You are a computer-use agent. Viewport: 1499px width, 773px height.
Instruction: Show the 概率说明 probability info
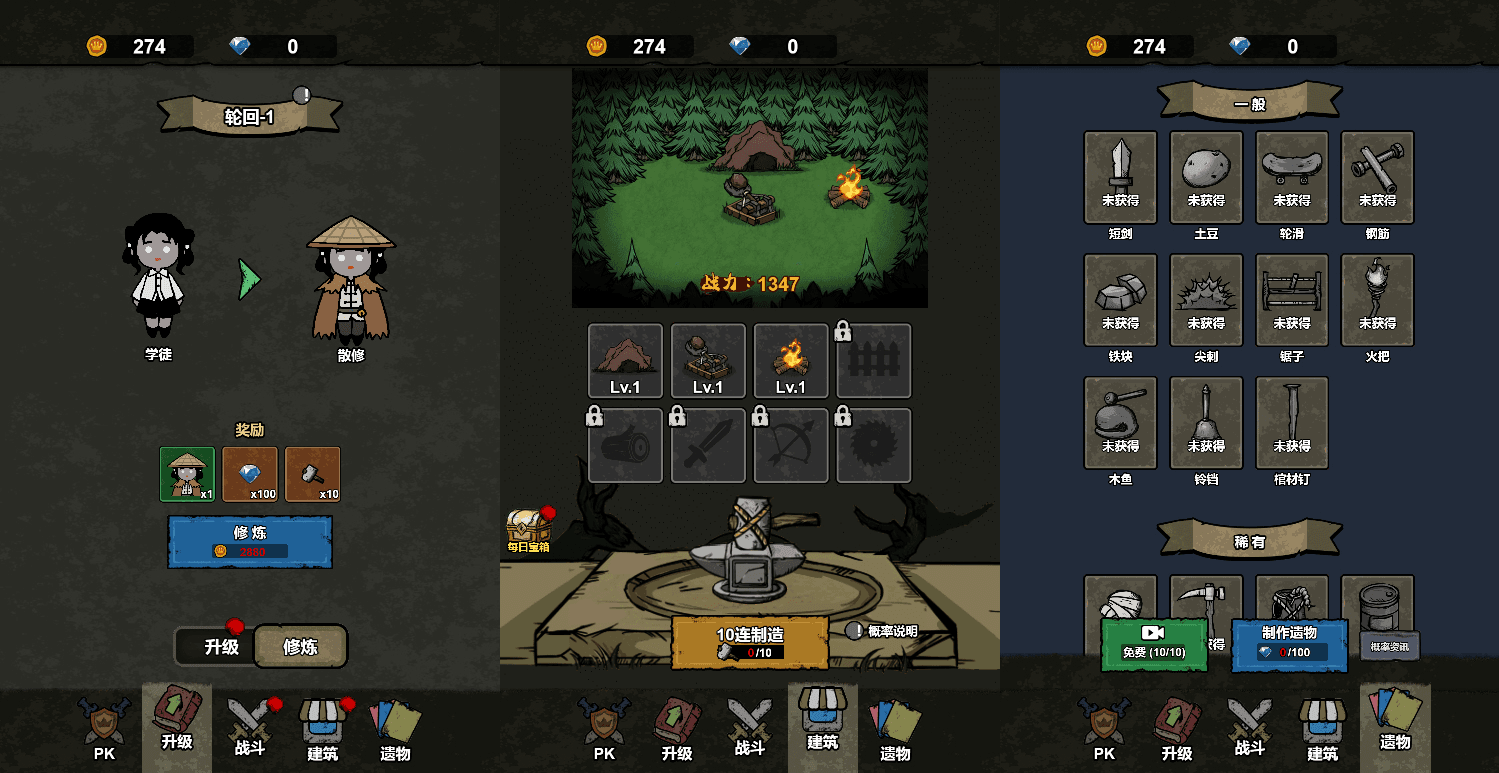click(x=882, y=631)
